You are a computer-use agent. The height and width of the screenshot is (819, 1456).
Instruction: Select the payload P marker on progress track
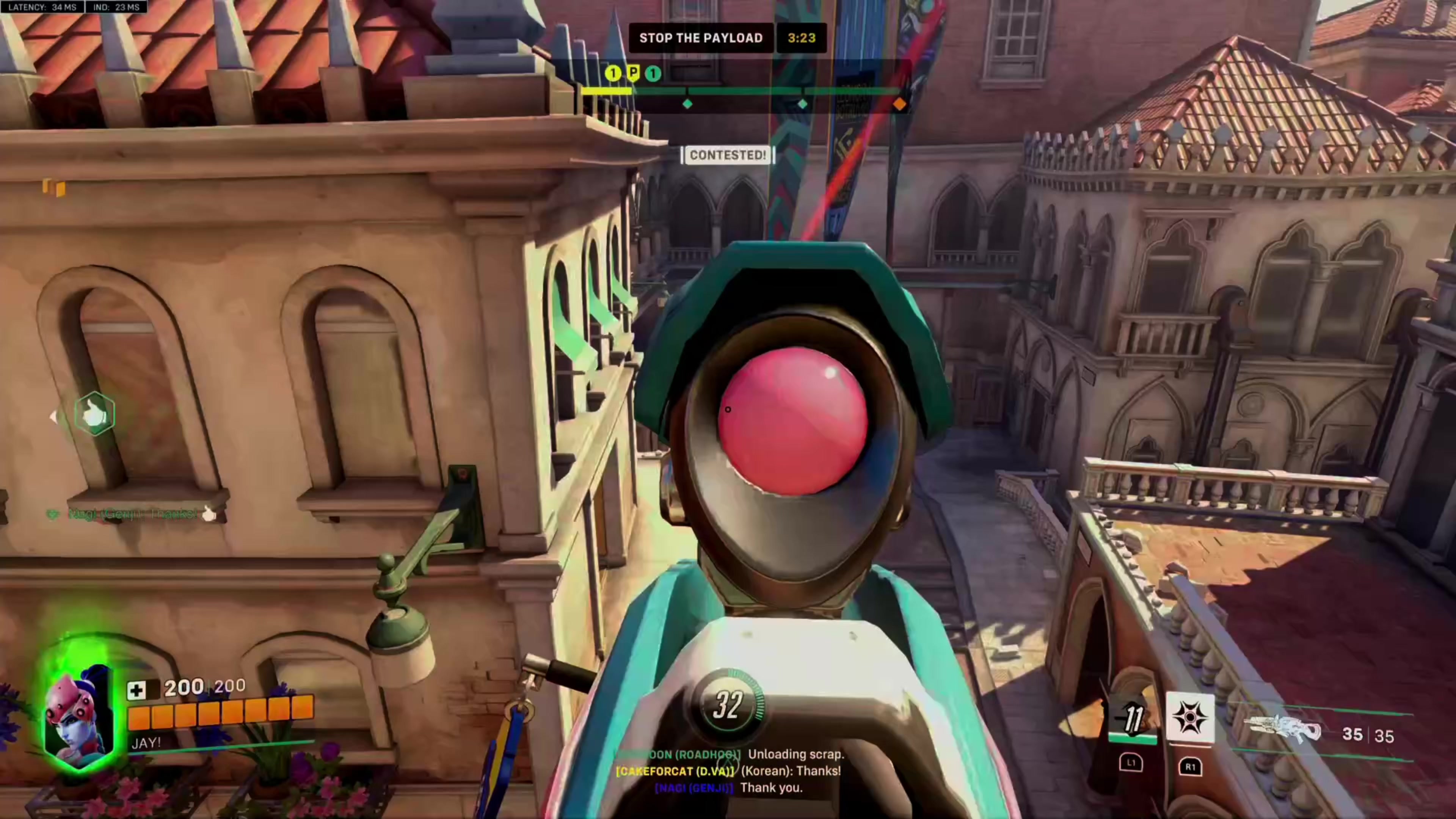coord(633,73)
